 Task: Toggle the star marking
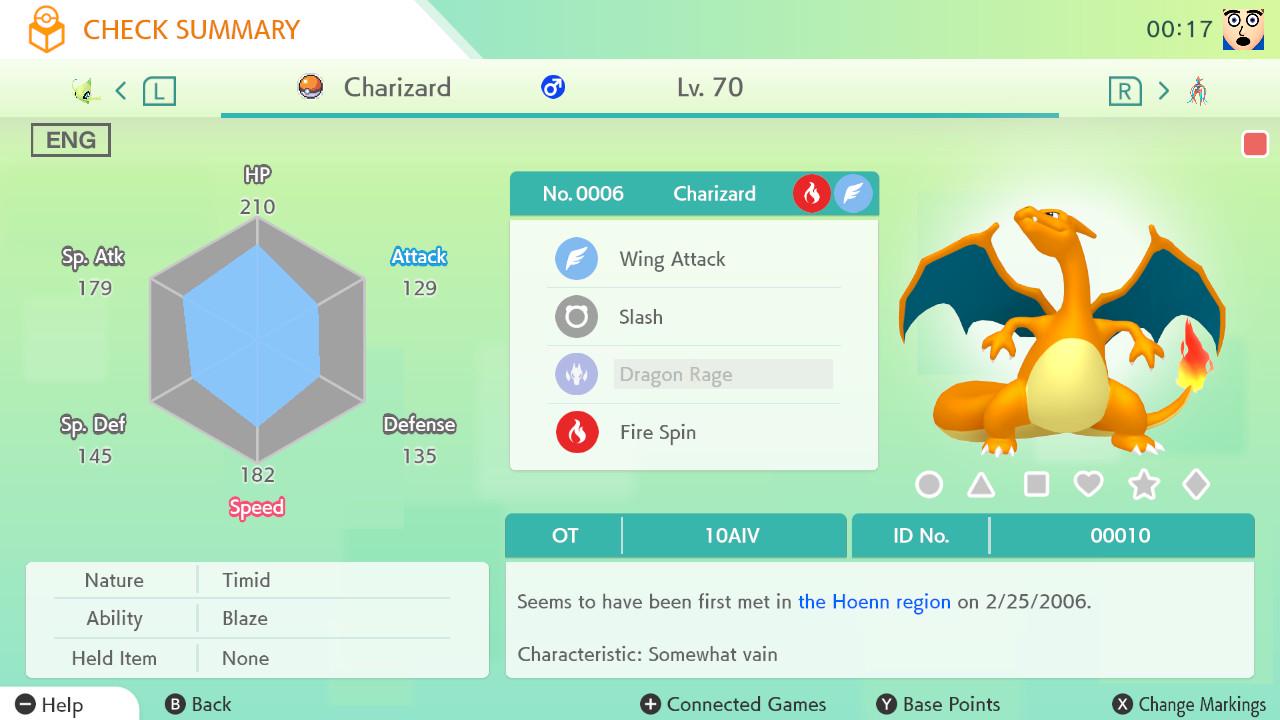pos(1143,485)
